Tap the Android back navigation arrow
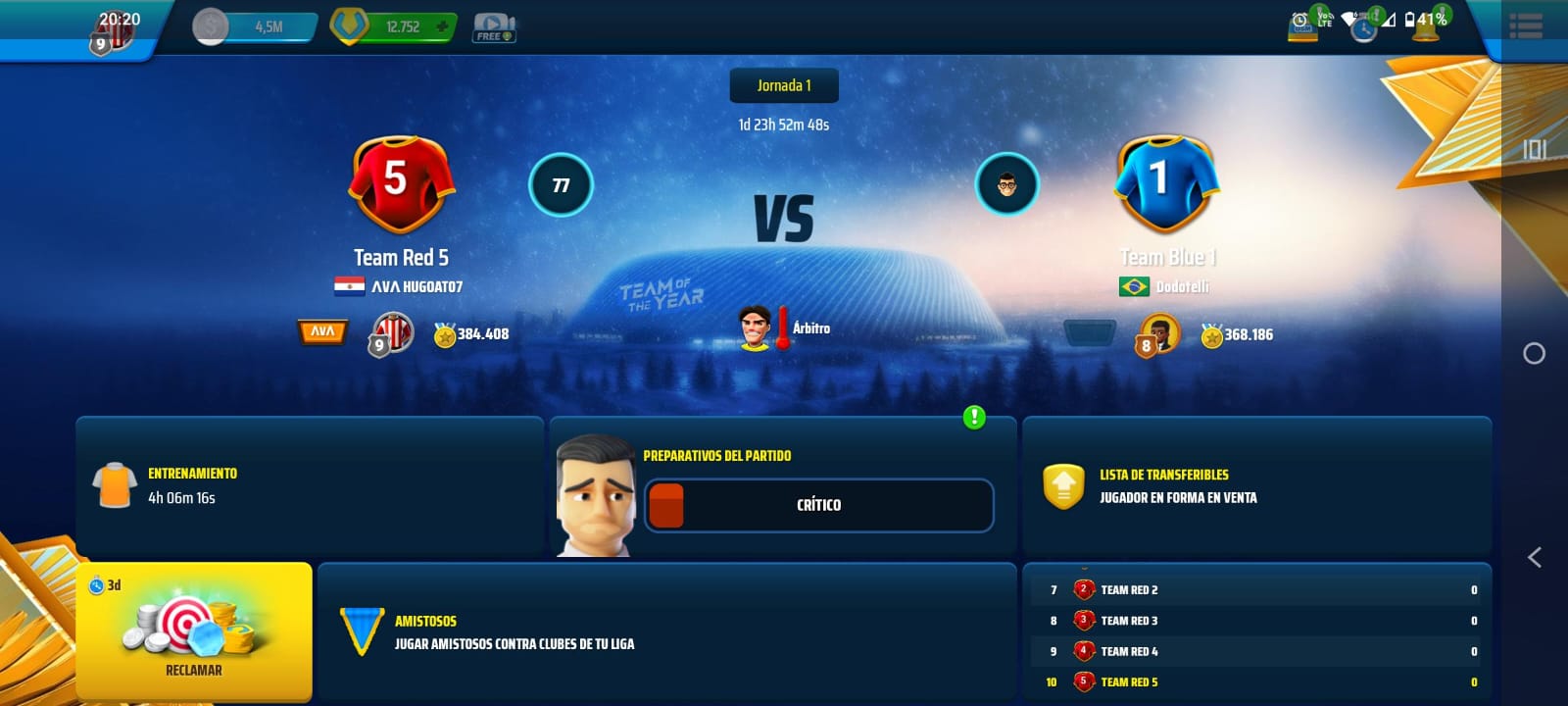 click(x=1534, y=558)
